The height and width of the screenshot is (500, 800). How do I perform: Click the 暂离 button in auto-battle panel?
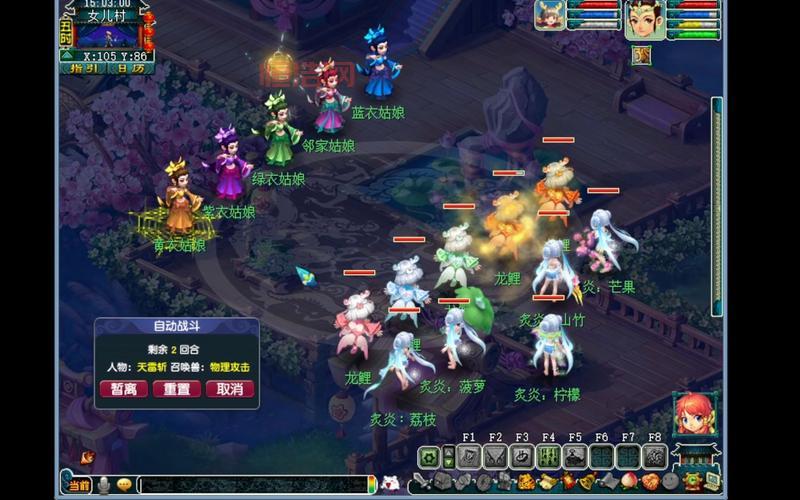point(123,389)
